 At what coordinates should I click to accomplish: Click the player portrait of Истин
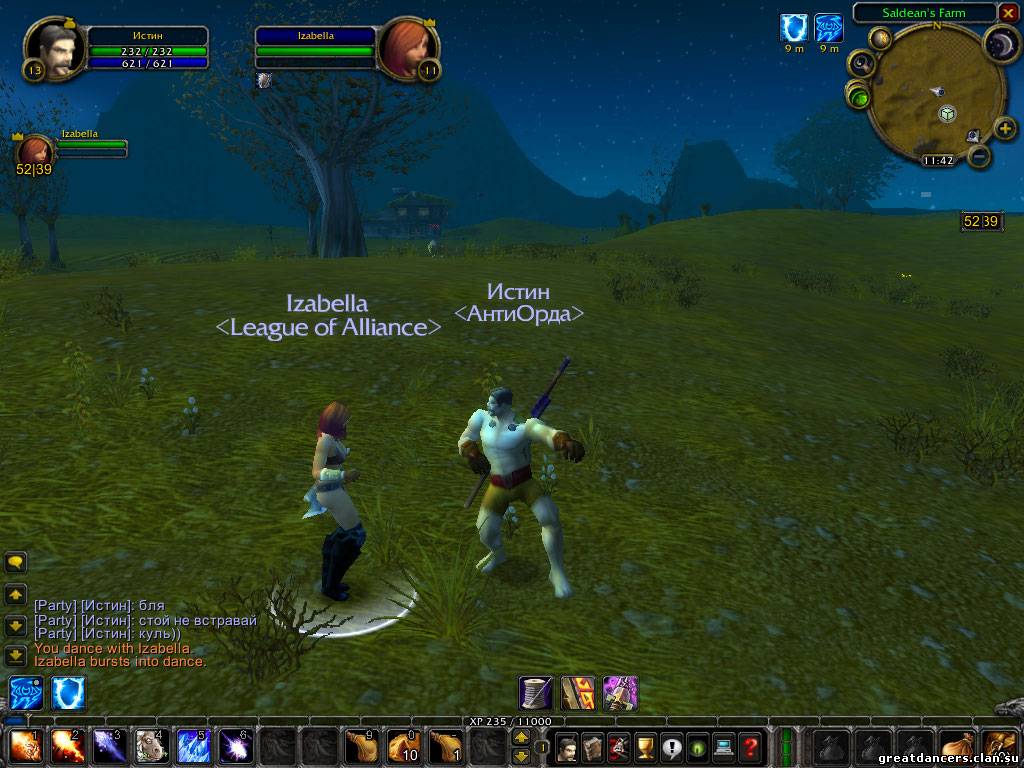click(x=52, y=48)
